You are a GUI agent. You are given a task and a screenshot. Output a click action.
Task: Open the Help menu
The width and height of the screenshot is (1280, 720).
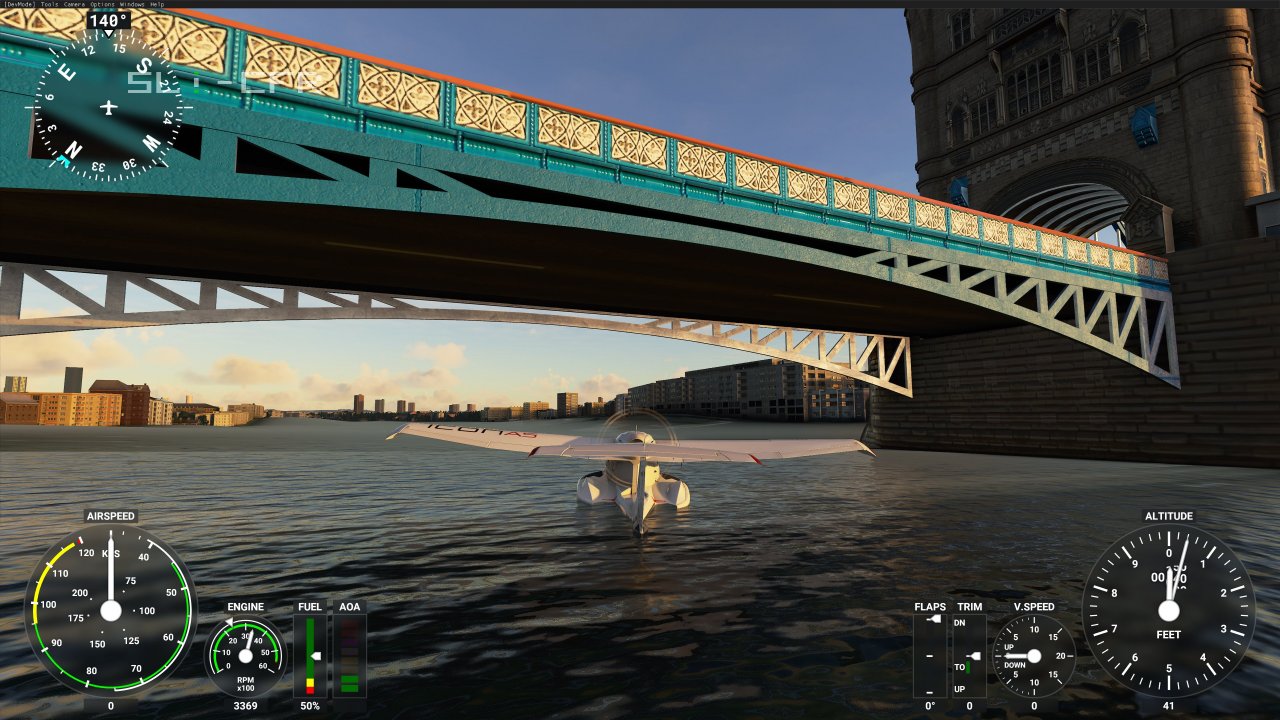pyautogui.click(x=157, y=4)
